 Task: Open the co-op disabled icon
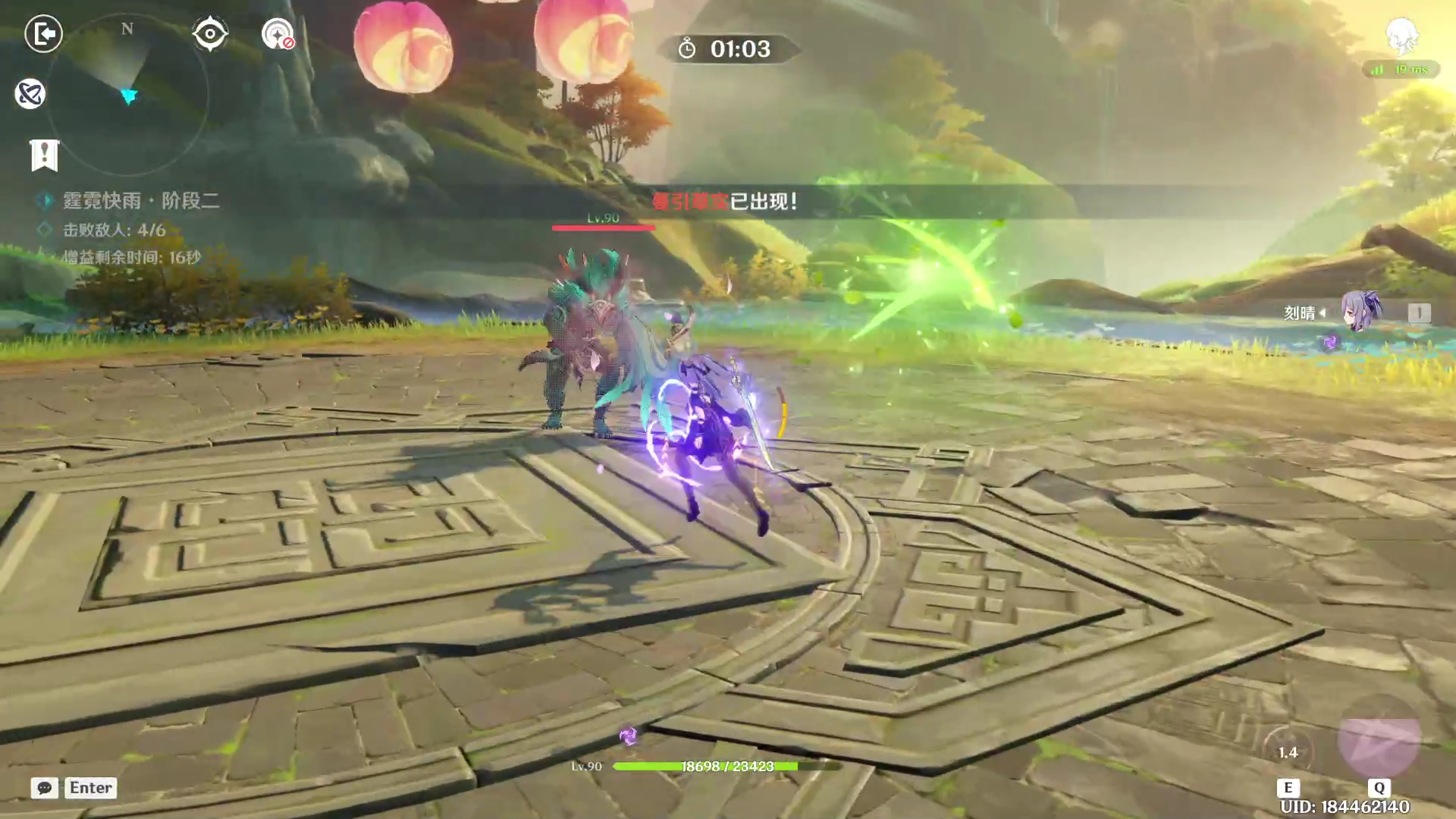click(x=278, y=34)
